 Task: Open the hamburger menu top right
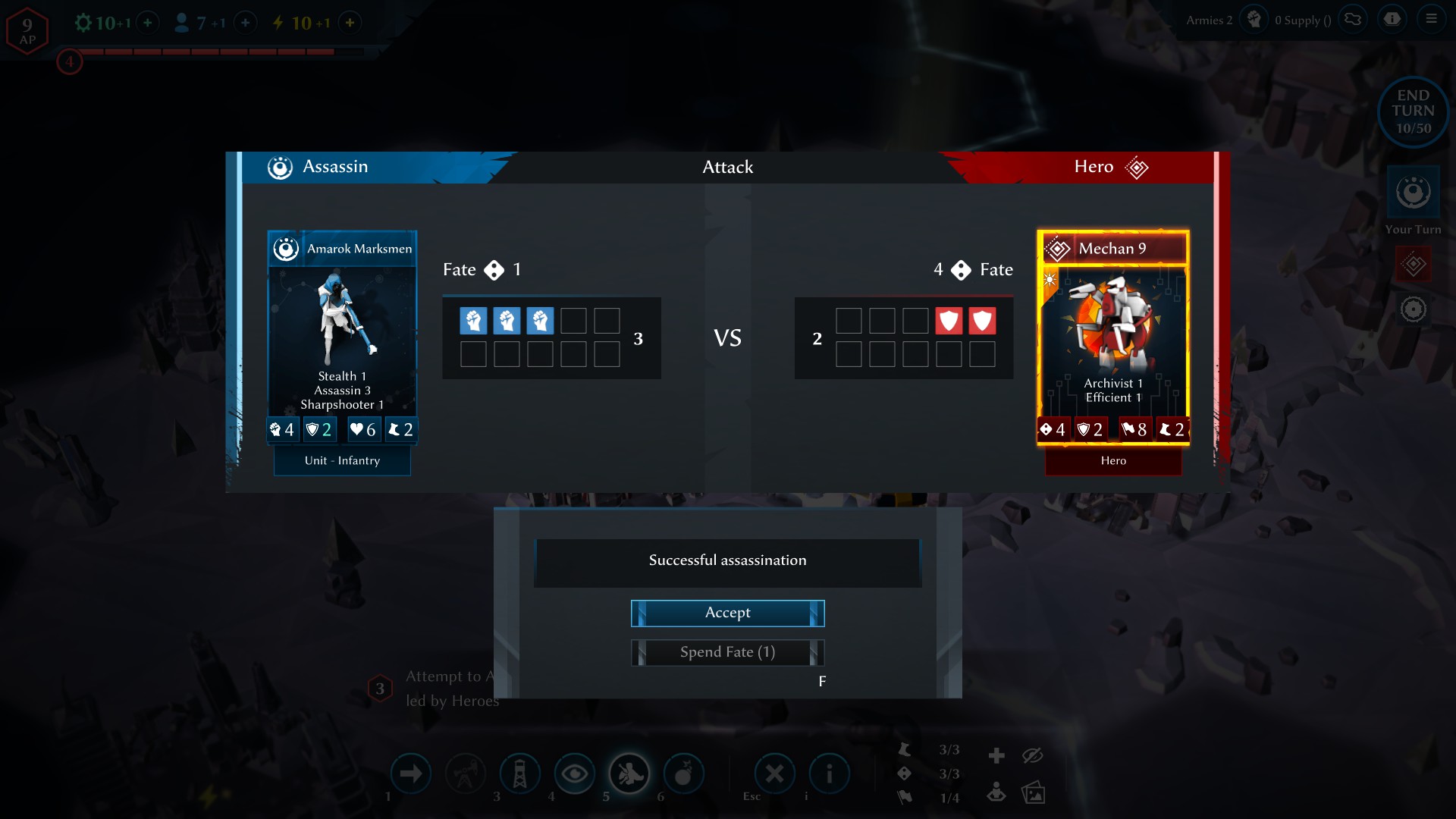[1433, 19]
